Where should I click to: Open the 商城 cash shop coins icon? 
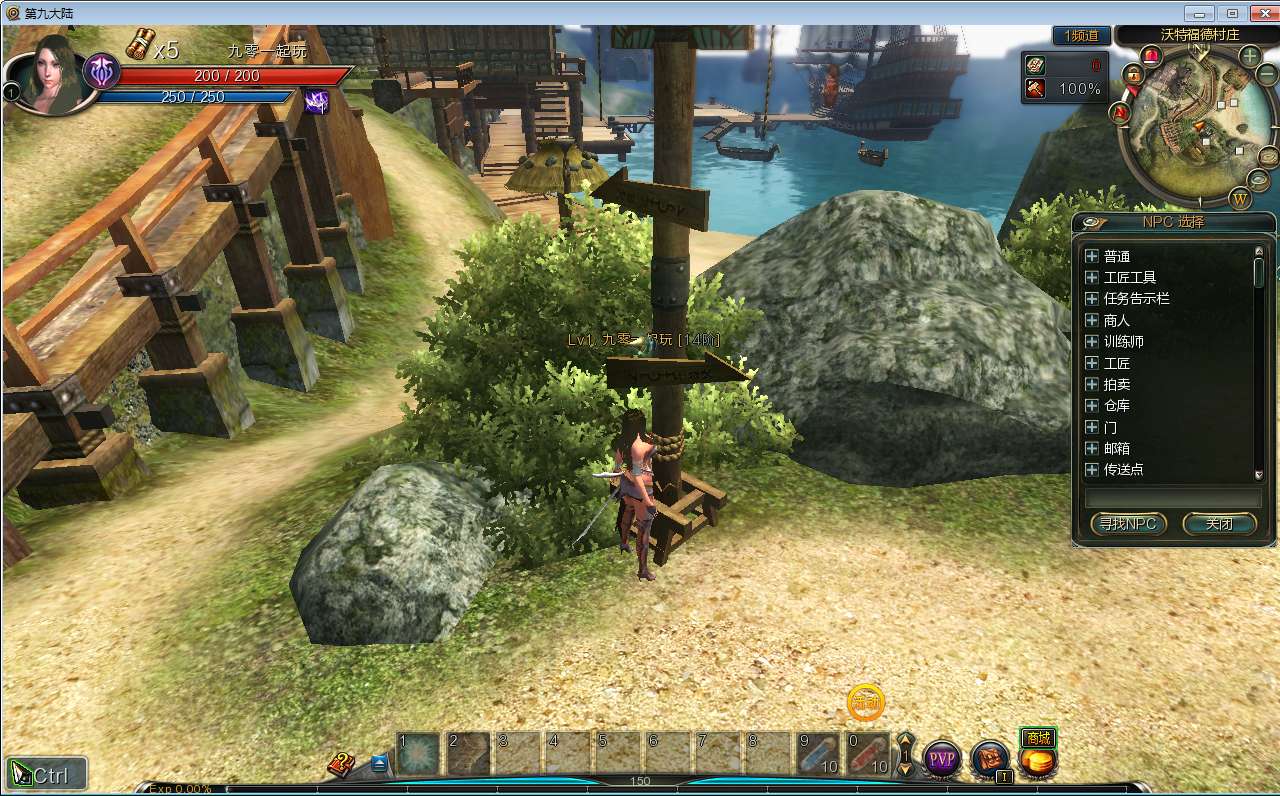click(x=1038, y=761)
